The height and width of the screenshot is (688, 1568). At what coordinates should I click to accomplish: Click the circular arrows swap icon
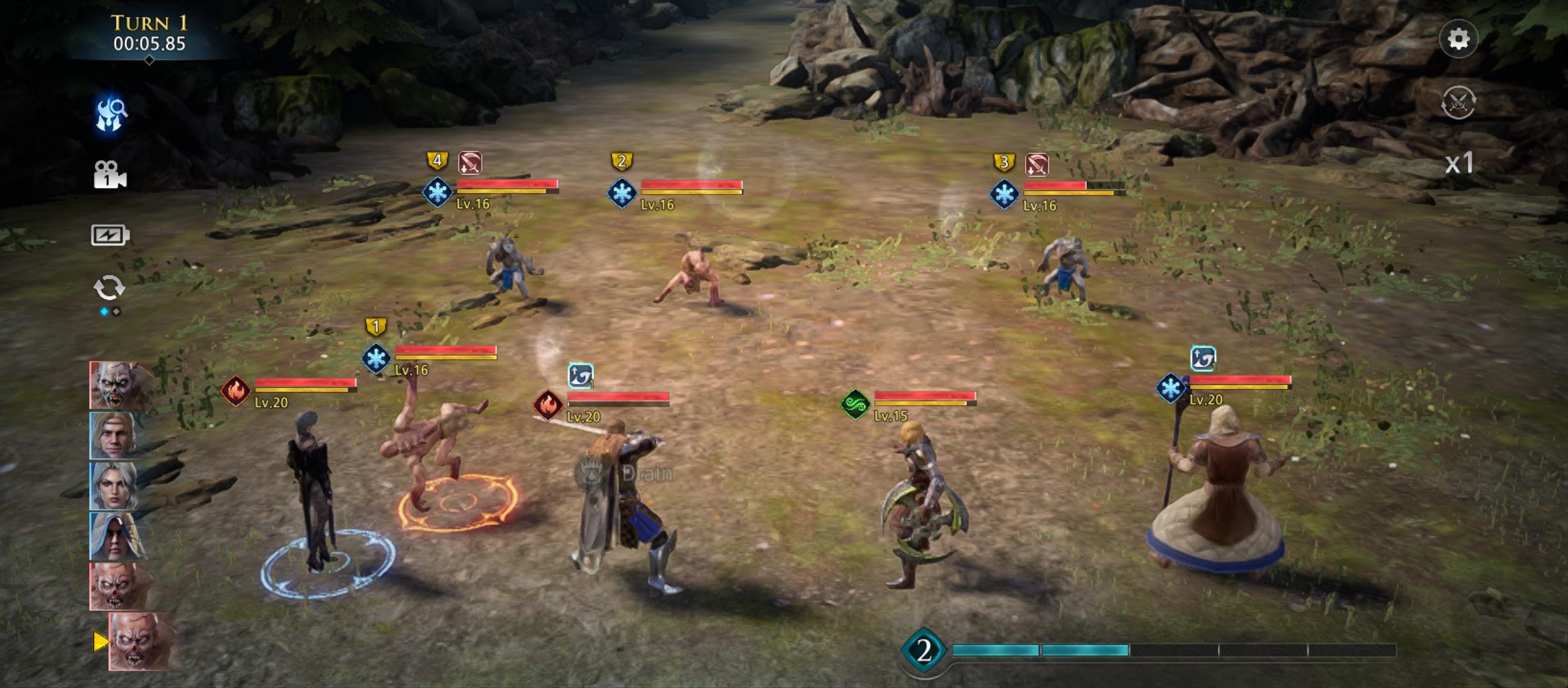click(110, 288)
